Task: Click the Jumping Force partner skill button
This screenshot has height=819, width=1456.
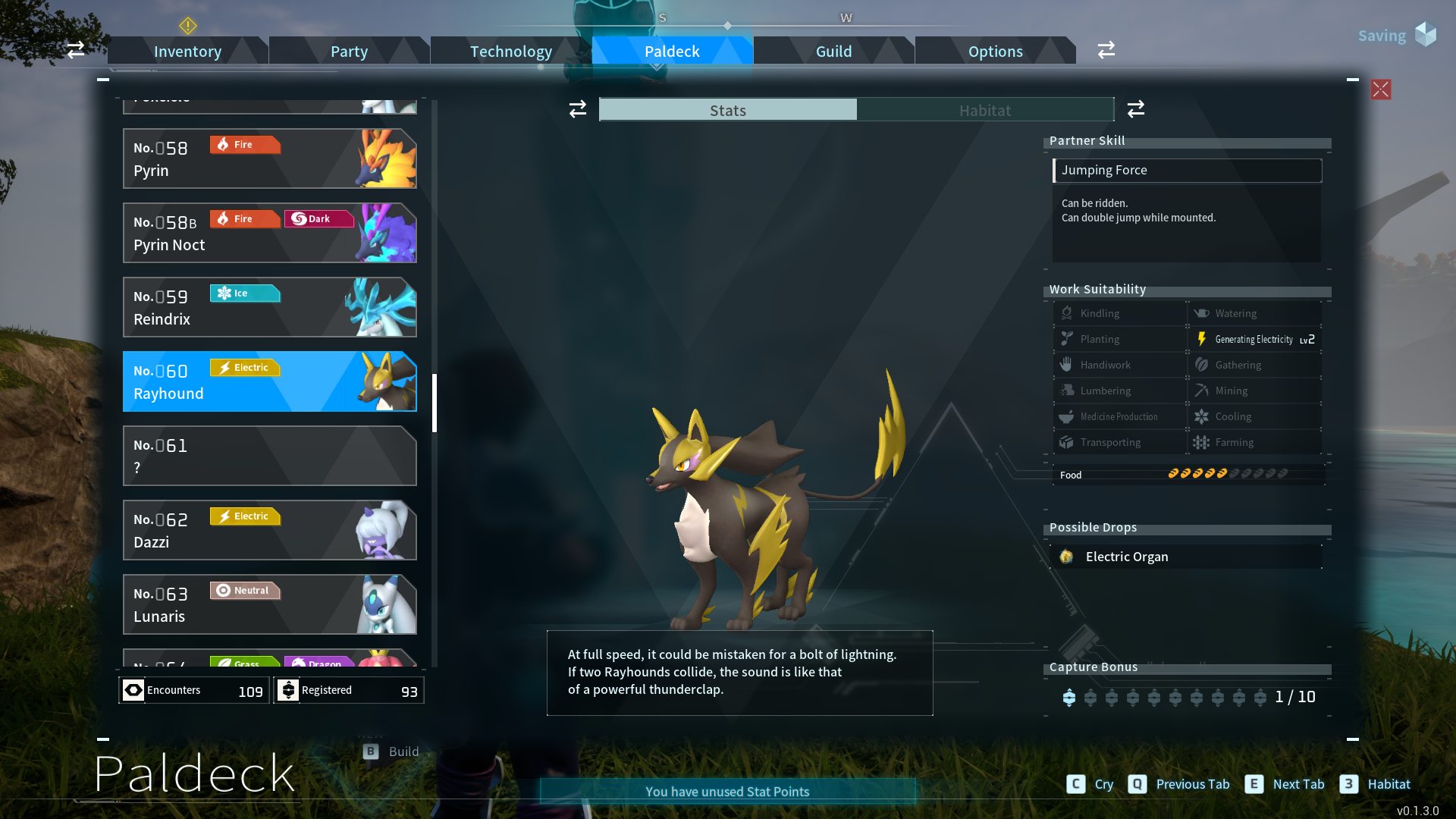Action: (x=1187, y=170)
